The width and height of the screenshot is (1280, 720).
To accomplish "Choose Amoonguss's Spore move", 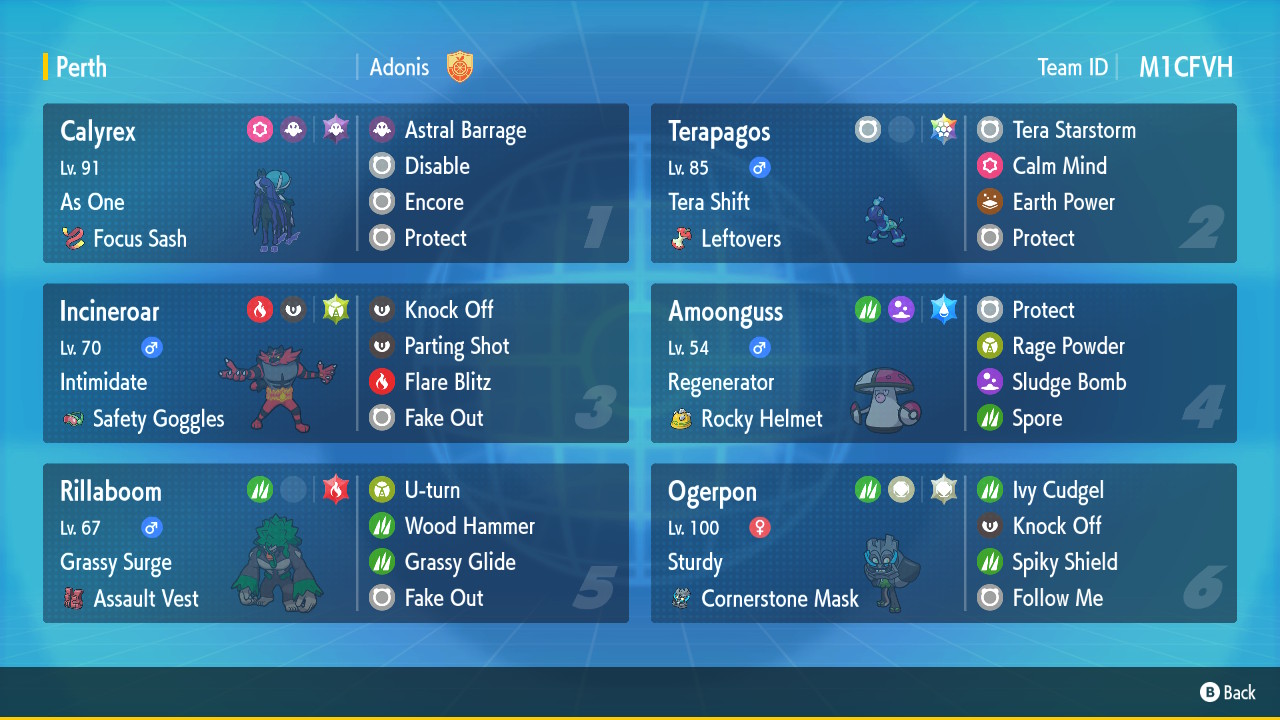I will [1036, 418].
